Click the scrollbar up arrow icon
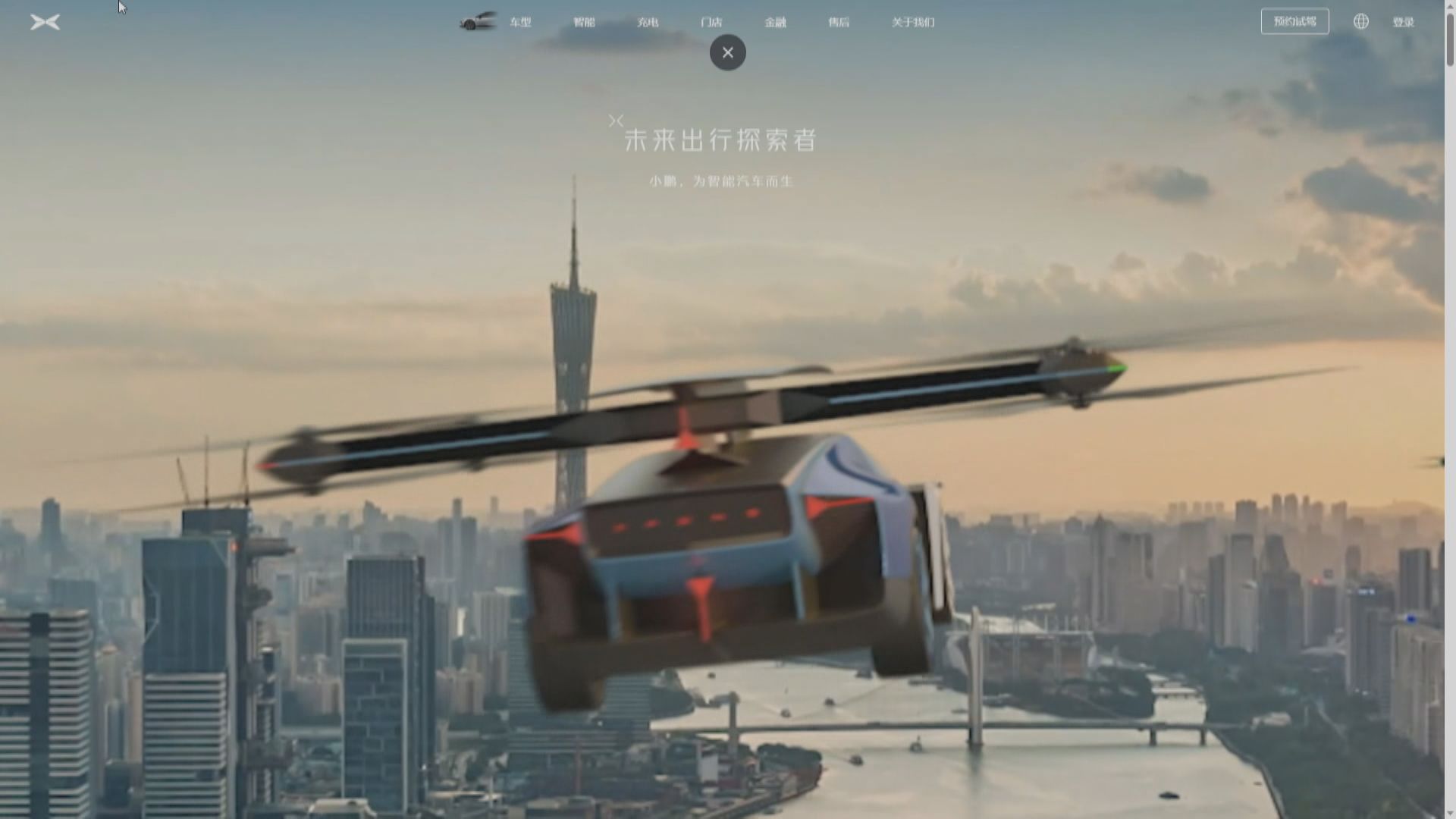 pyautogui.click(x=1449, y=6)
